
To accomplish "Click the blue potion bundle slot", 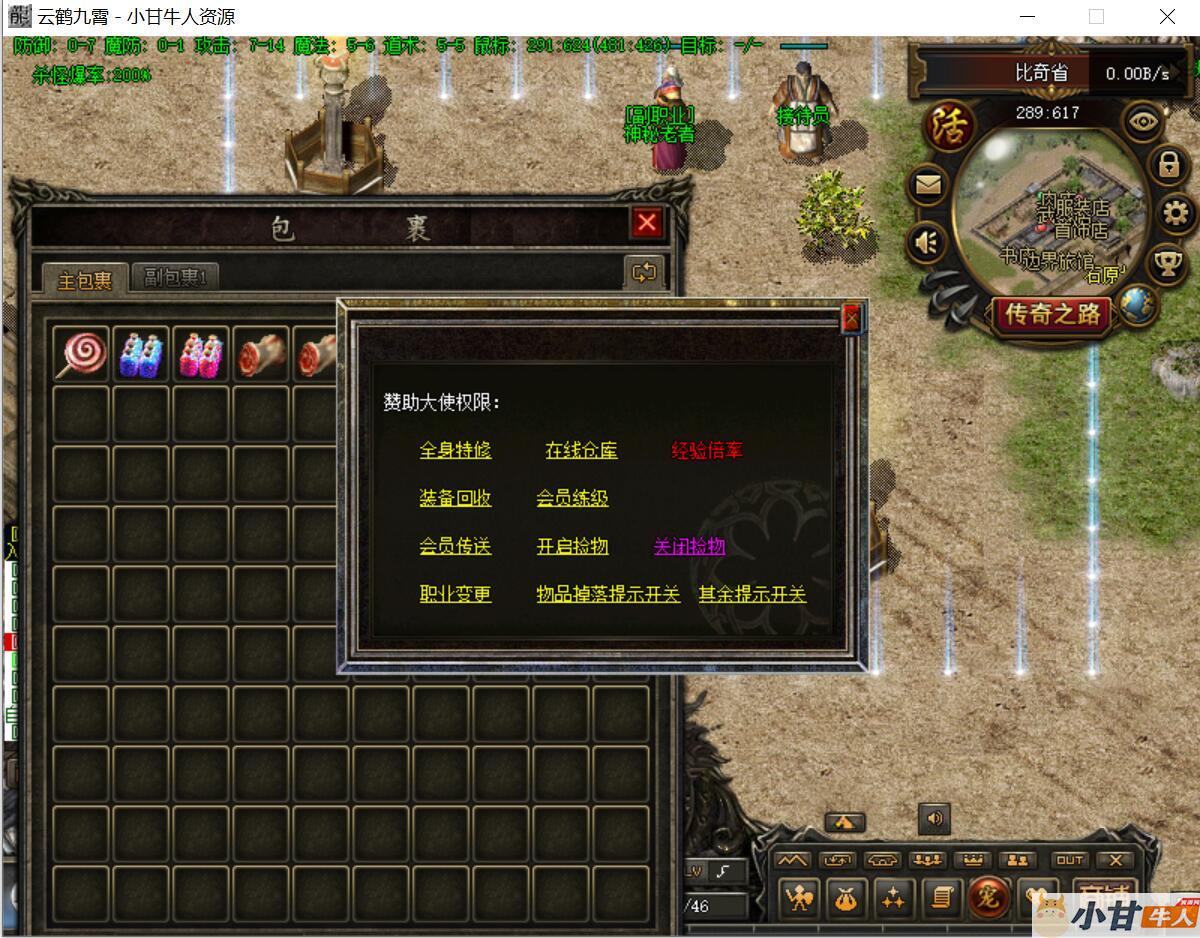I will (x=141, y=354).
